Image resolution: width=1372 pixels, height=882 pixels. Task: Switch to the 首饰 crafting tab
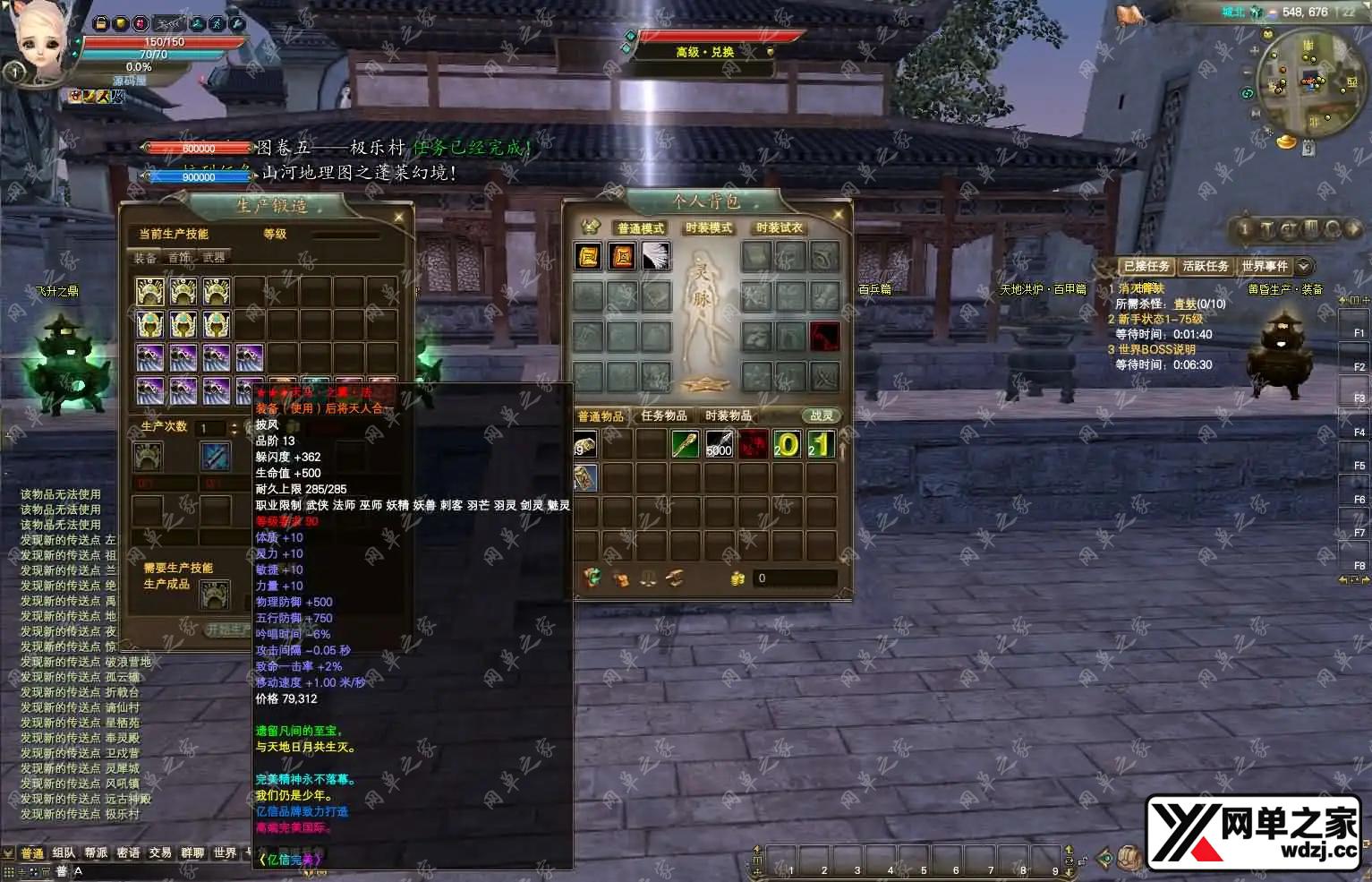click(179, 258)
